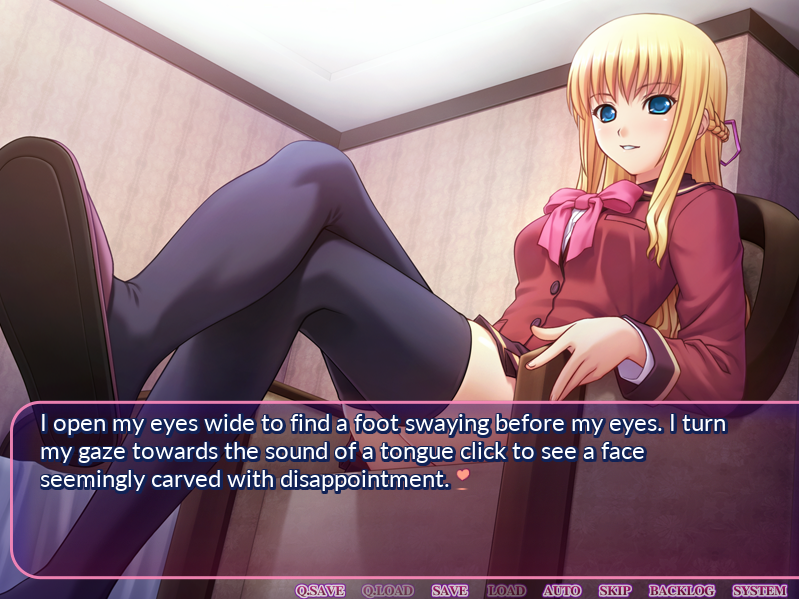The width and height of the screenshot is (799, 599).
Task: Quick save with the Q.SAVE button
Action: click(x=320, y=591)
